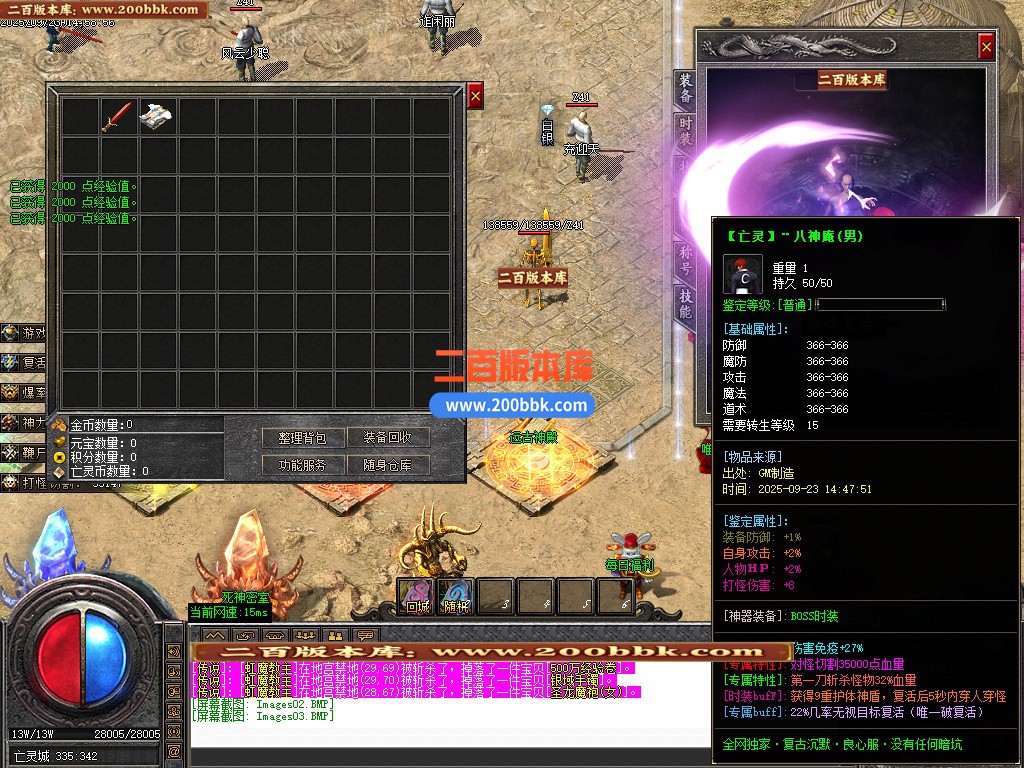This screenshot has height=768, width=1024.
Task: Click the 整理背包 sort bag button
Action: coord(304,438)
